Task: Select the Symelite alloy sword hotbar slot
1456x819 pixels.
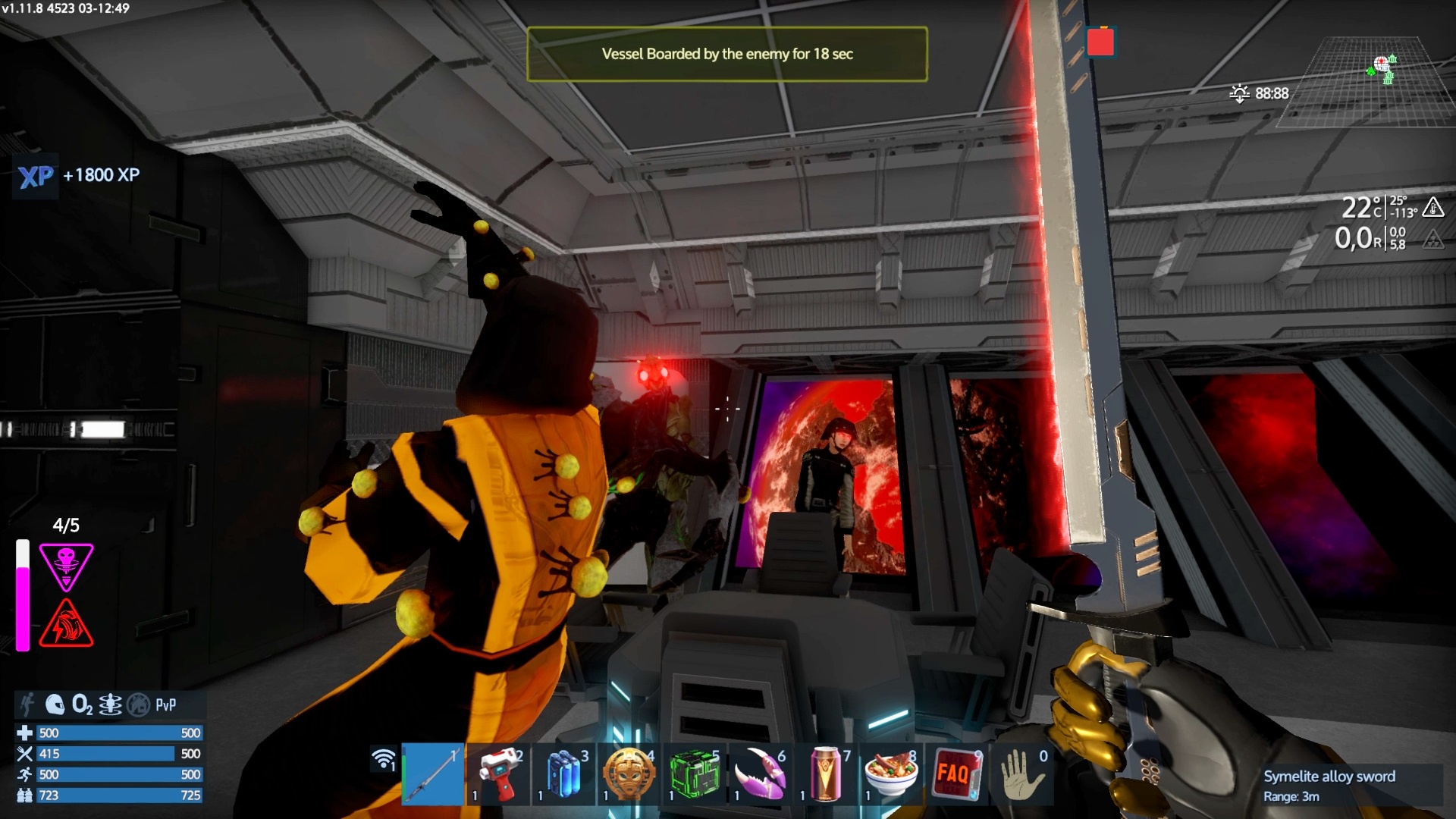Action: (432, 773)
